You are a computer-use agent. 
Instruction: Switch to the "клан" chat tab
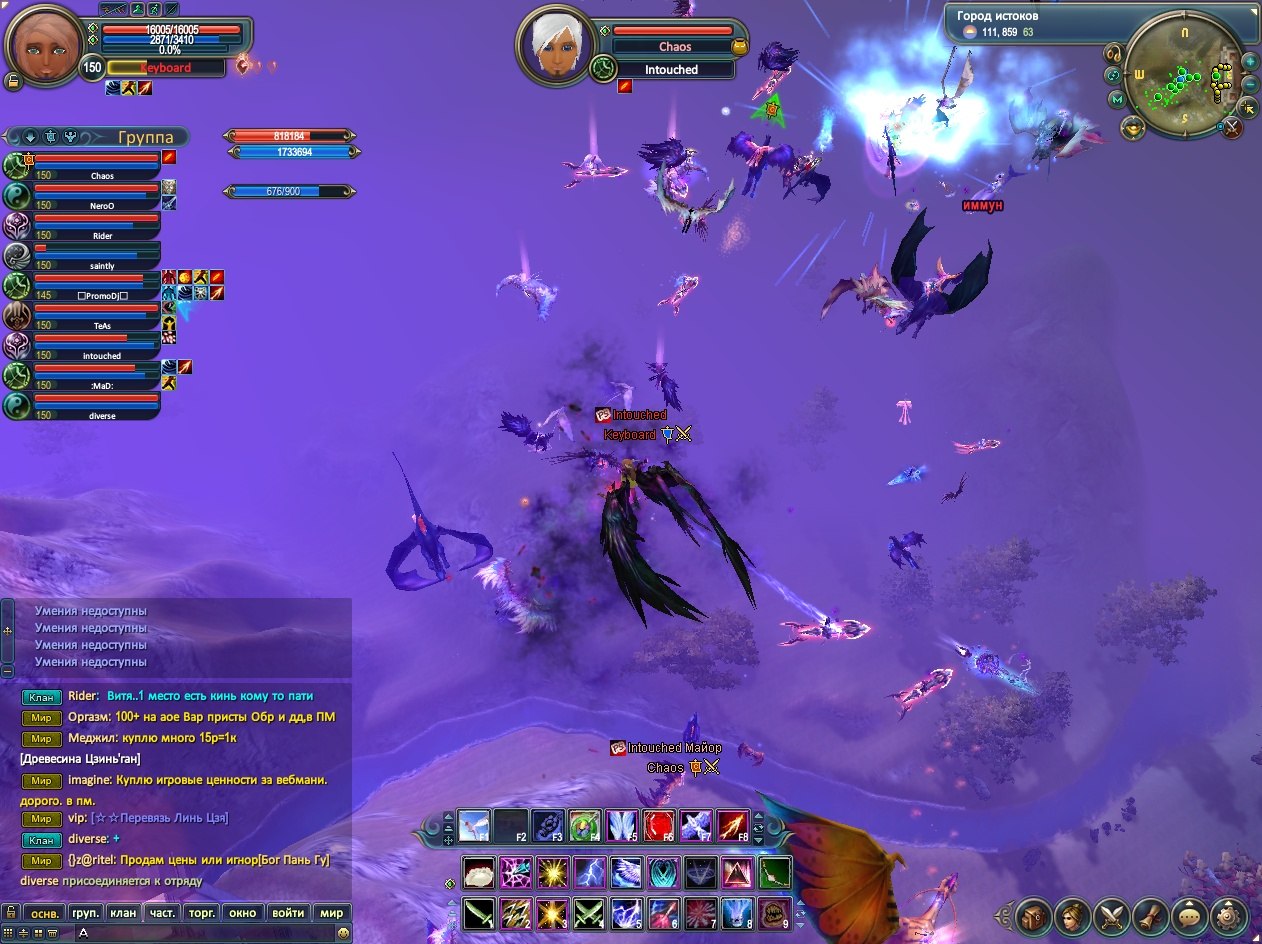coord(123,912)
